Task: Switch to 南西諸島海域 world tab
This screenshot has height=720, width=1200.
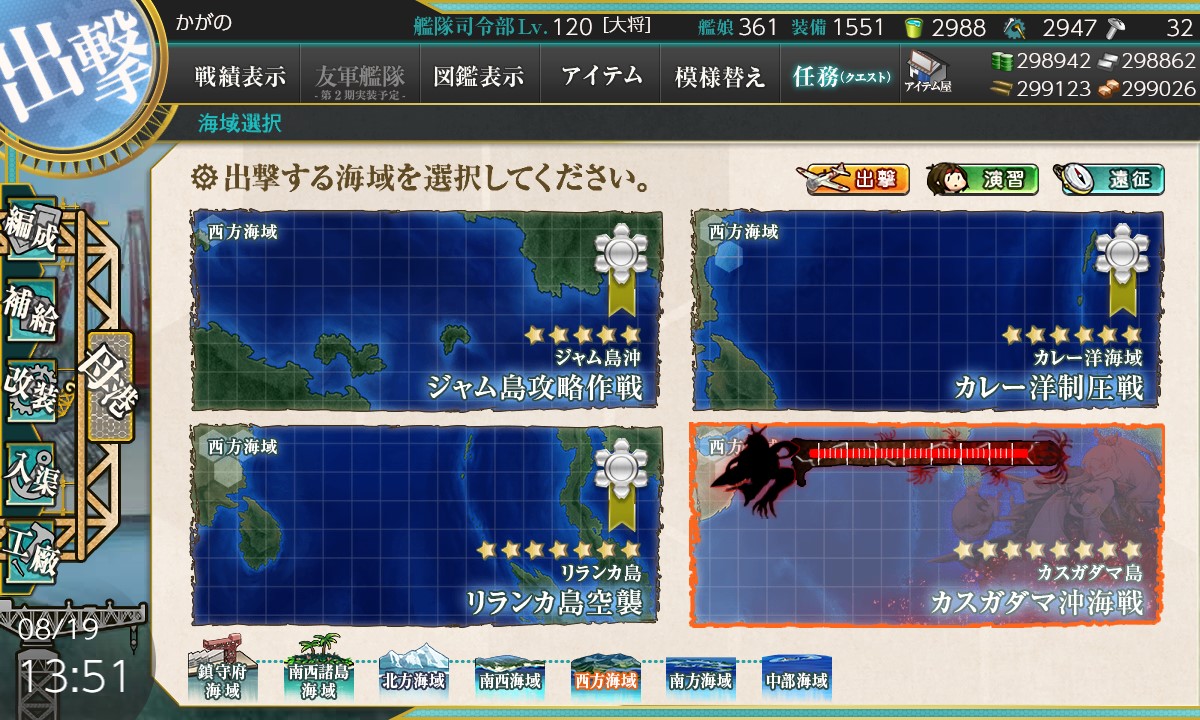Action: pos(318,675)
